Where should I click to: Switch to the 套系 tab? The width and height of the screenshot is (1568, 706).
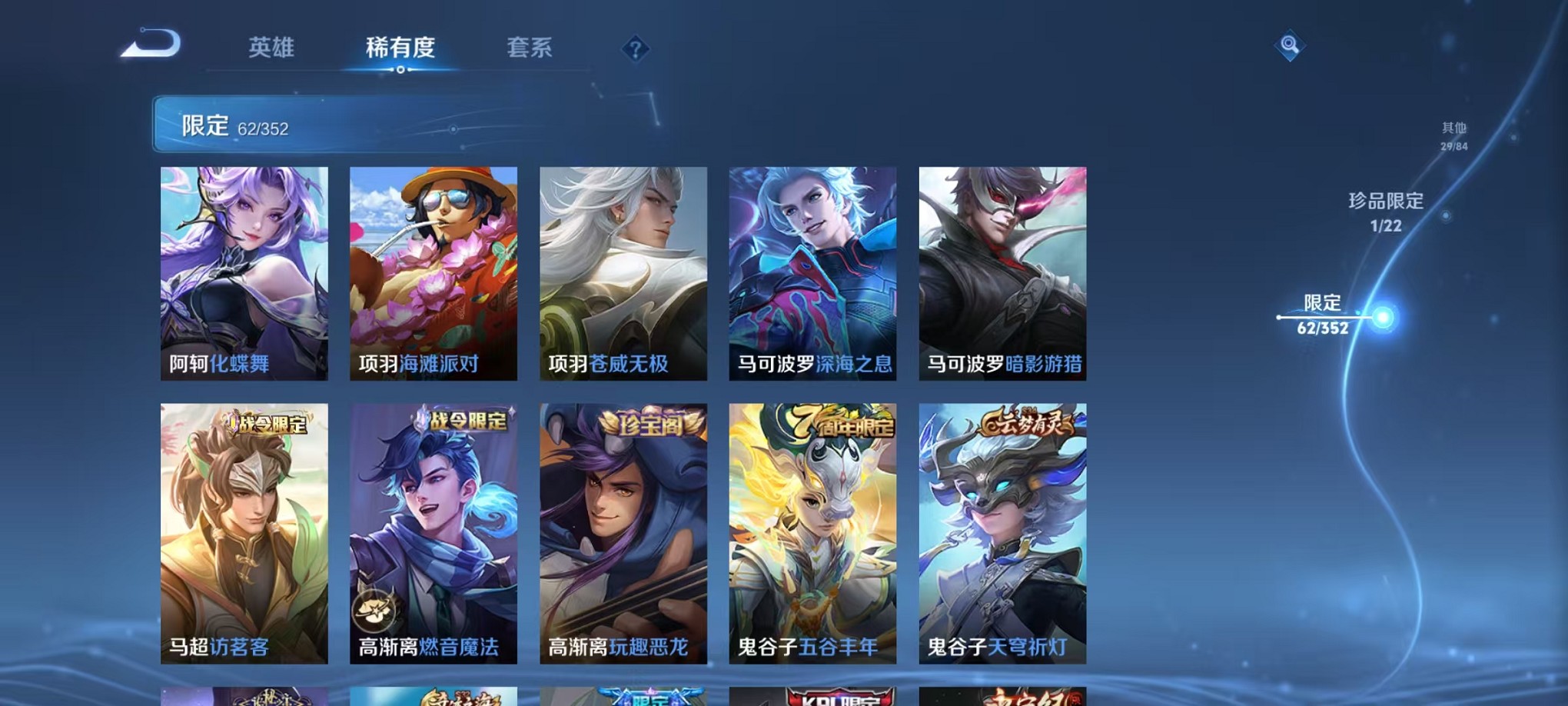pyautogui.click(x=529, y=48)
